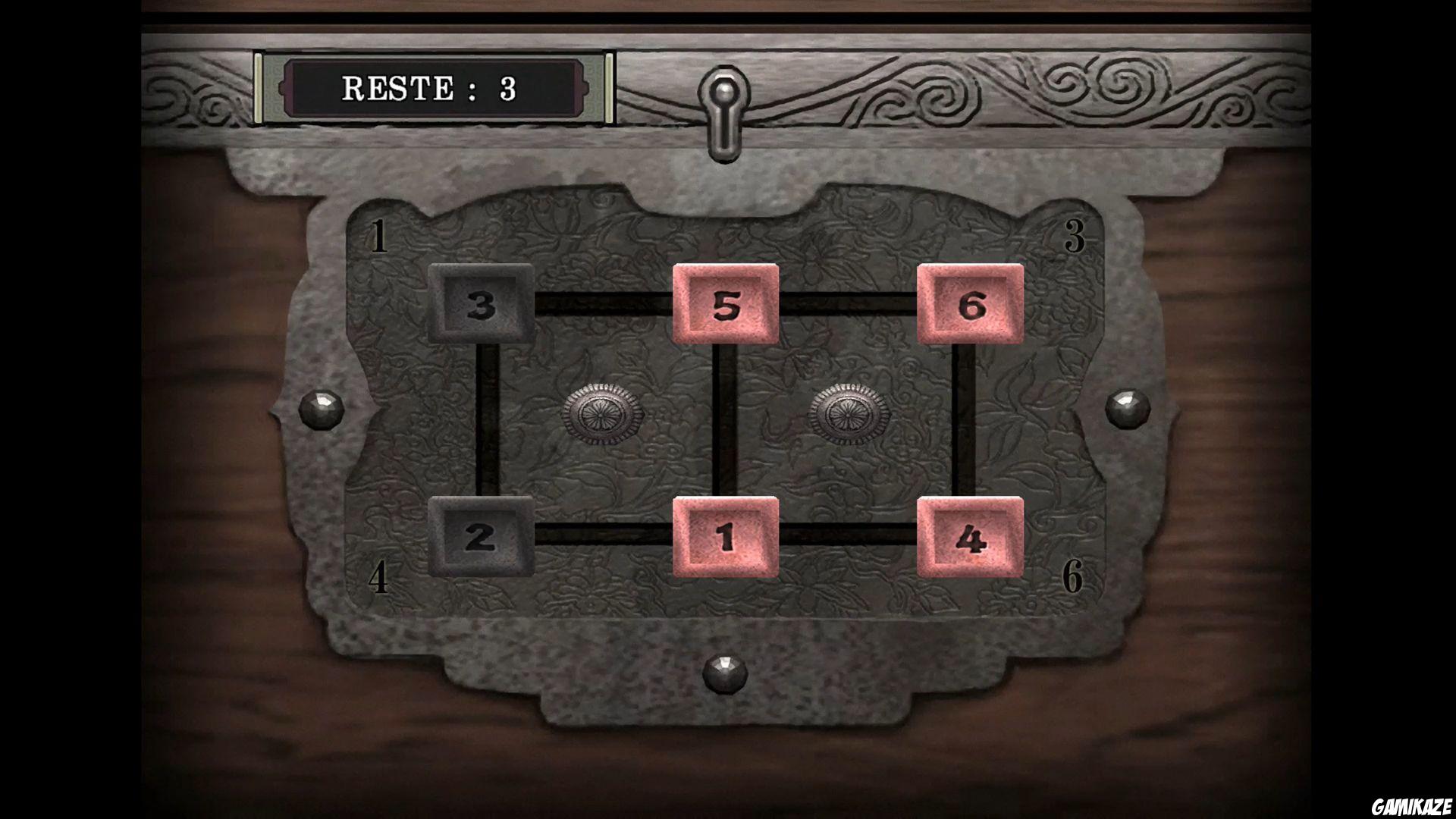Select corner marker 1 at top left

point(379,237)
